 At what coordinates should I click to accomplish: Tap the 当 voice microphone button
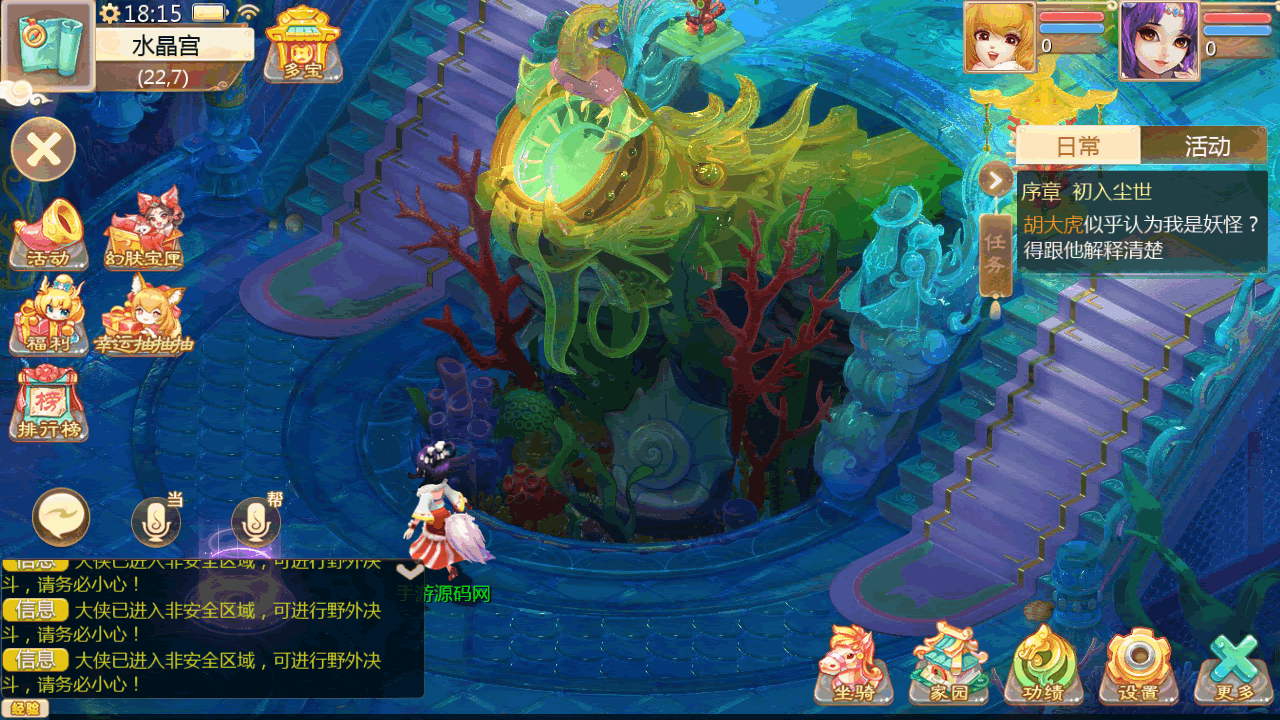pos(156,520)
